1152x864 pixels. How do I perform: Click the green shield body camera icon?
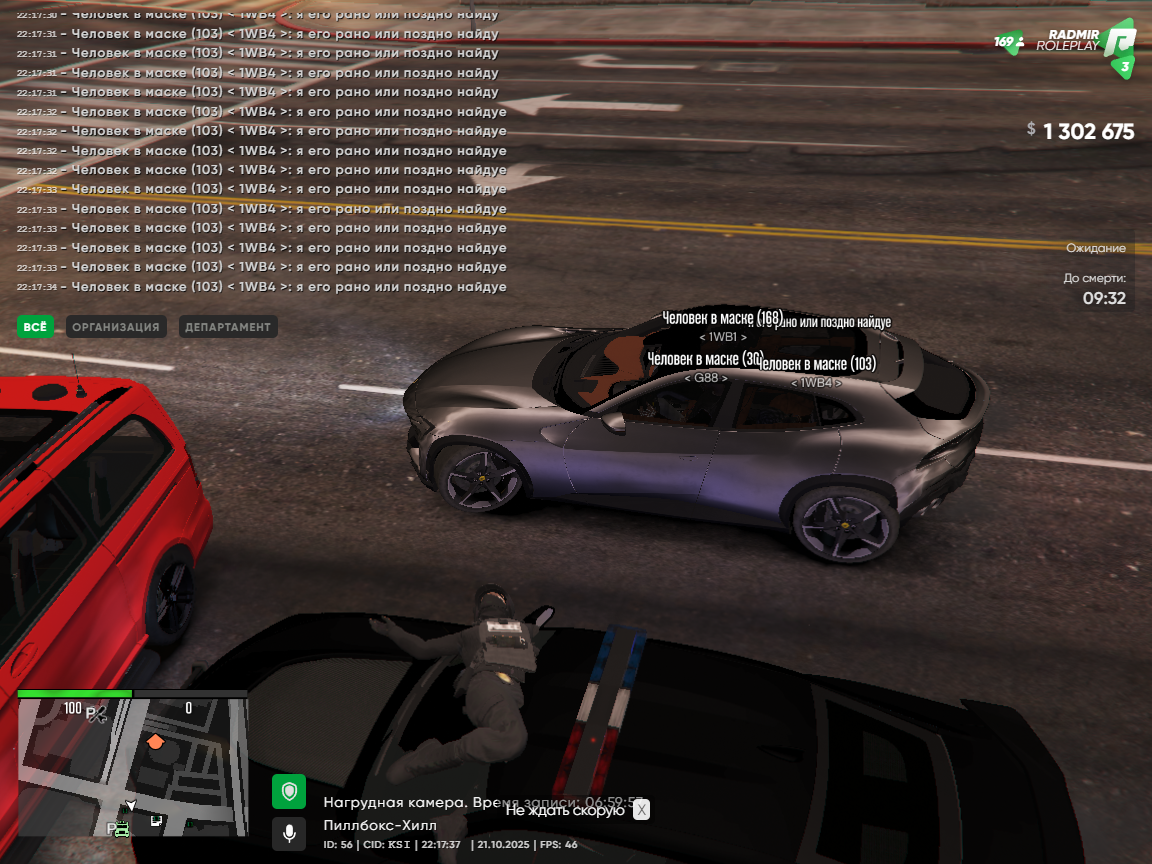point(289,792)
